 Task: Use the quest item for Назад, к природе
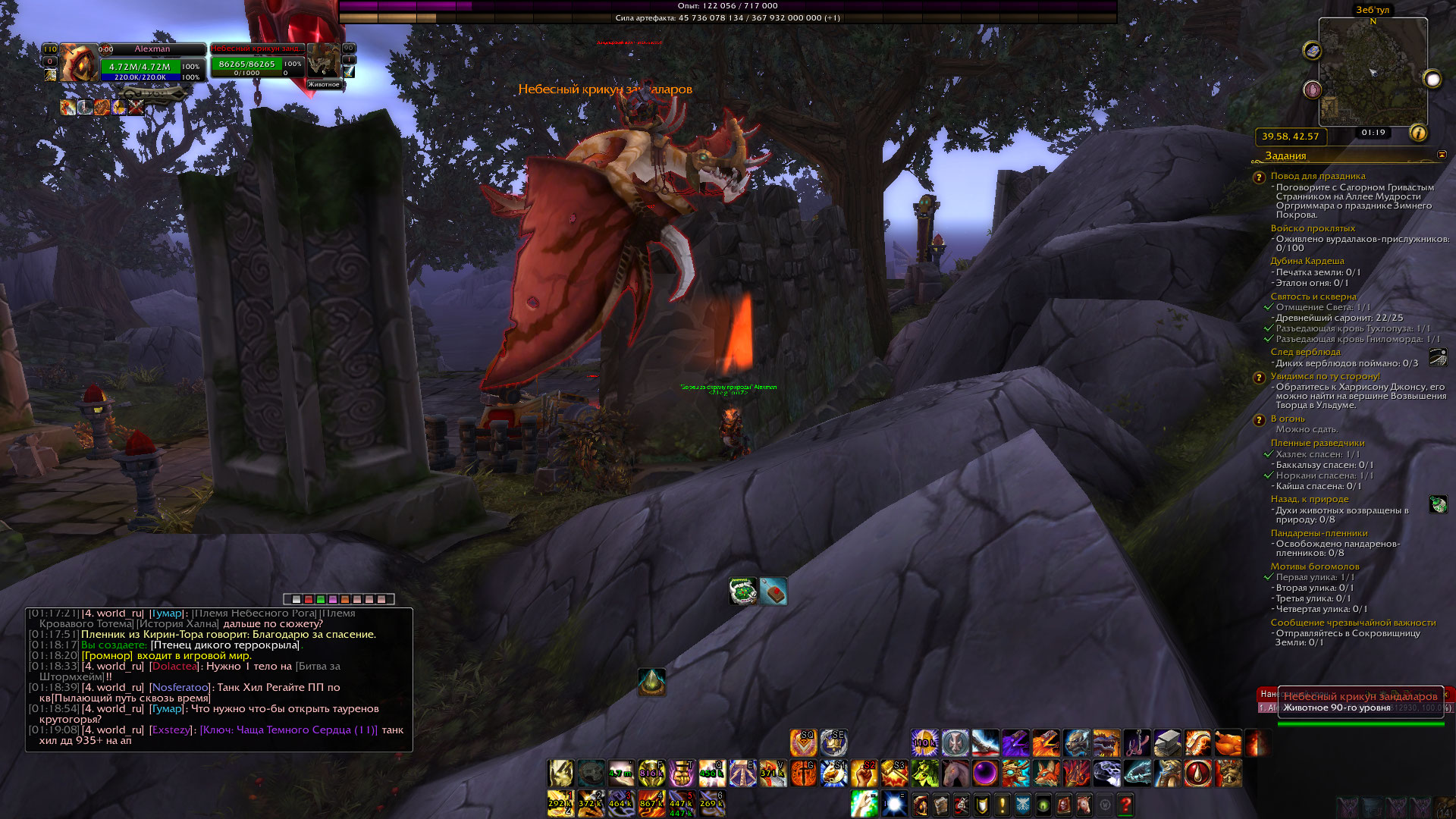1438,504
